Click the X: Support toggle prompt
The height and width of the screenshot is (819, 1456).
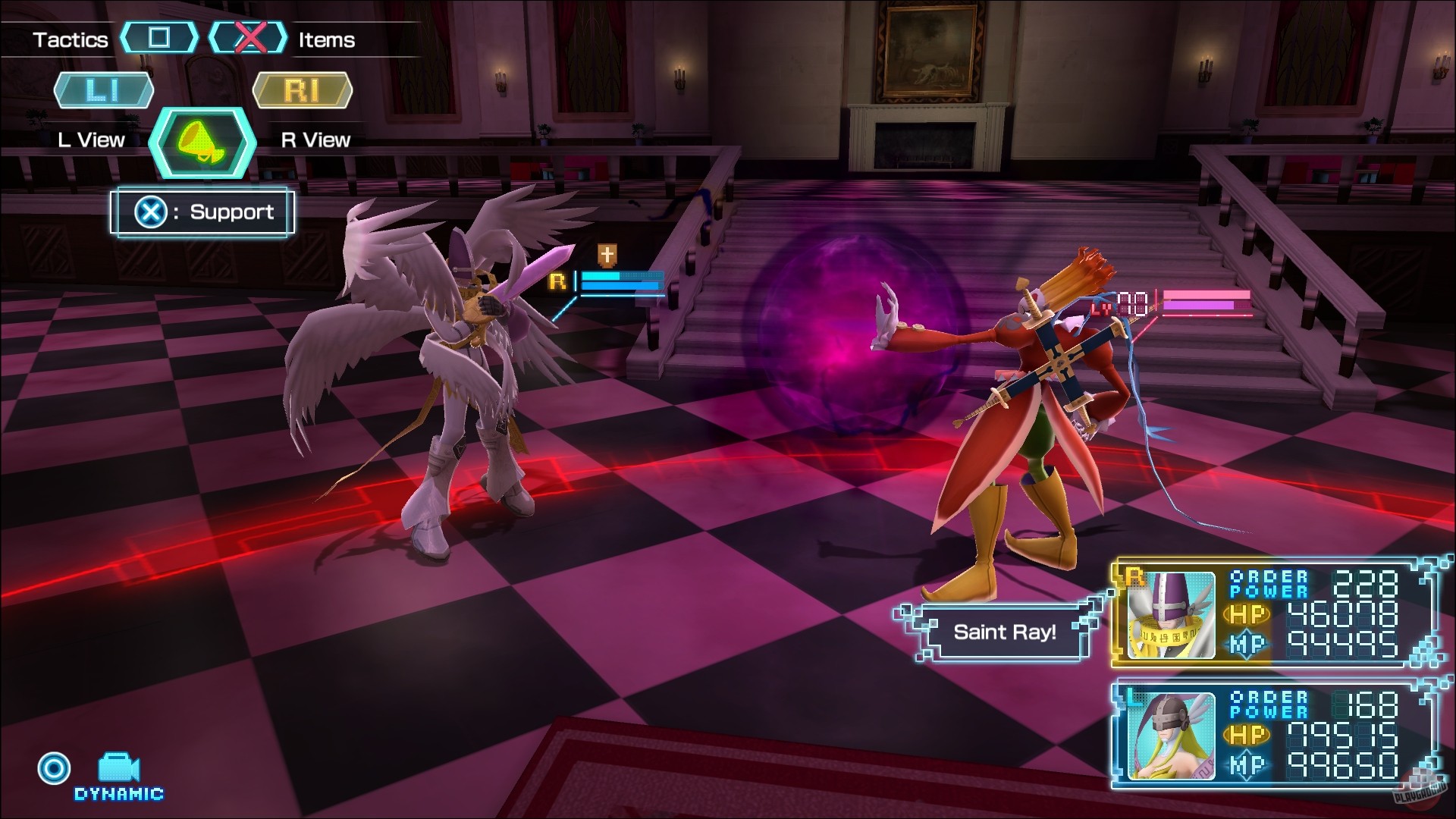(x=201, y=212)
